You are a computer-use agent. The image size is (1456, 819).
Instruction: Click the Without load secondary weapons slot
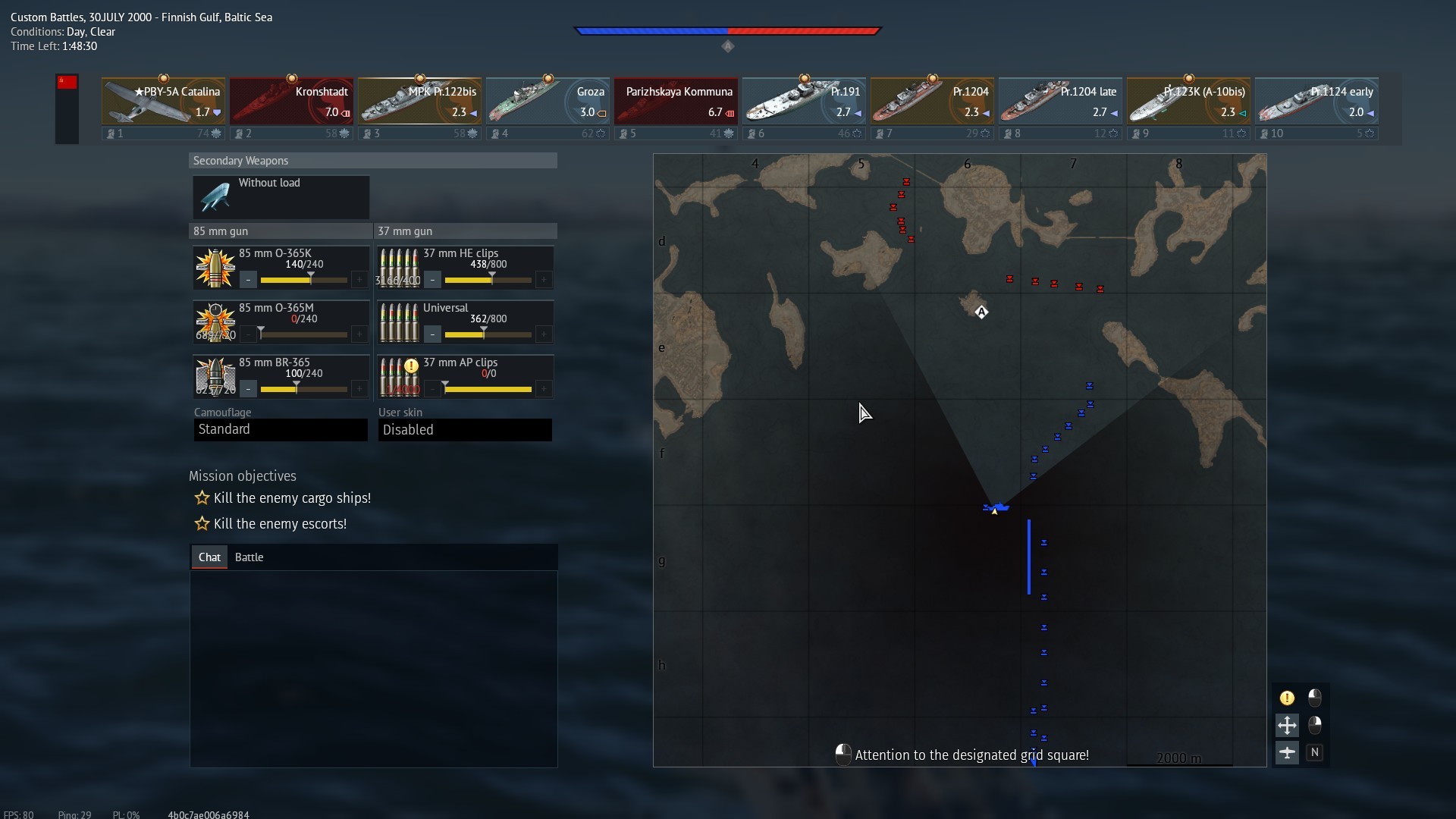point(281,197)
